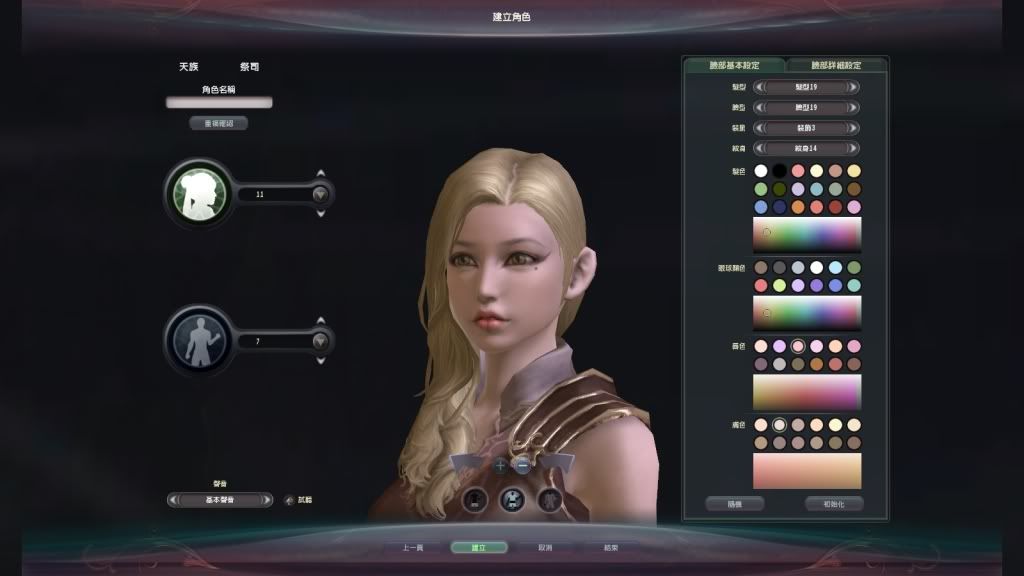Preview the voice with 試聽 button
1024x576 pixels.
pos(290,500)
